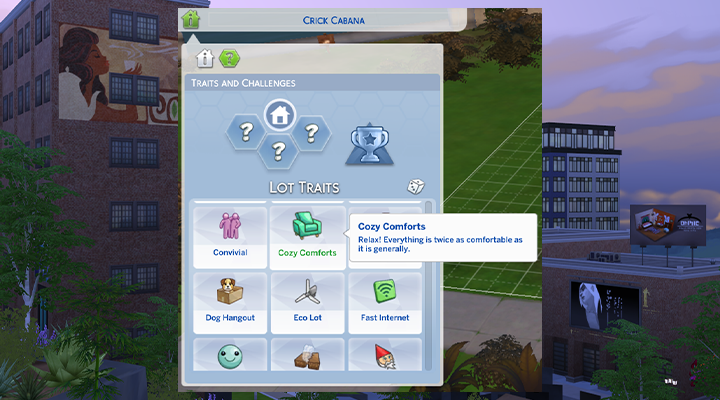Click the green house icon beside Crick Cabana

click(190, 18)
